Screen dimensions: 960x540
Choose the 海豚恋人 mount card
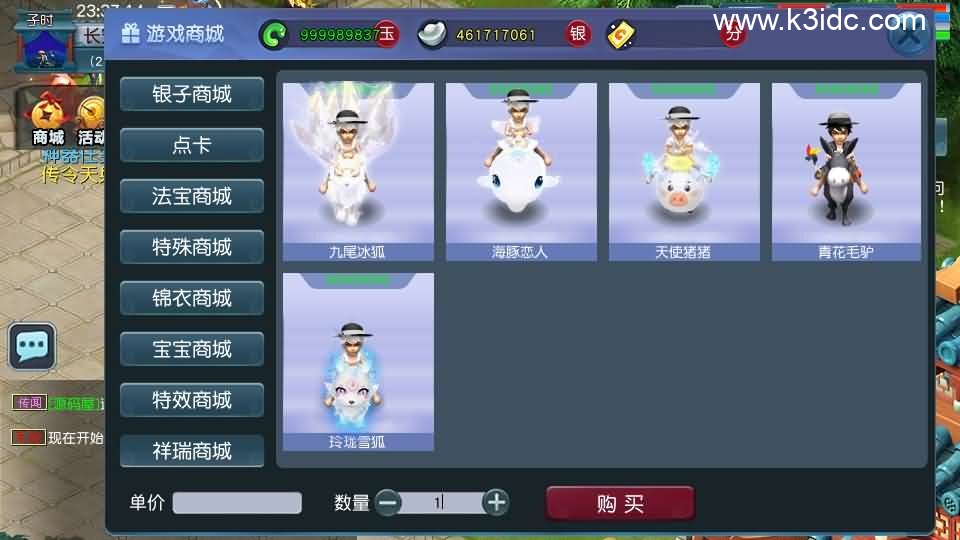tap(521, 172)
